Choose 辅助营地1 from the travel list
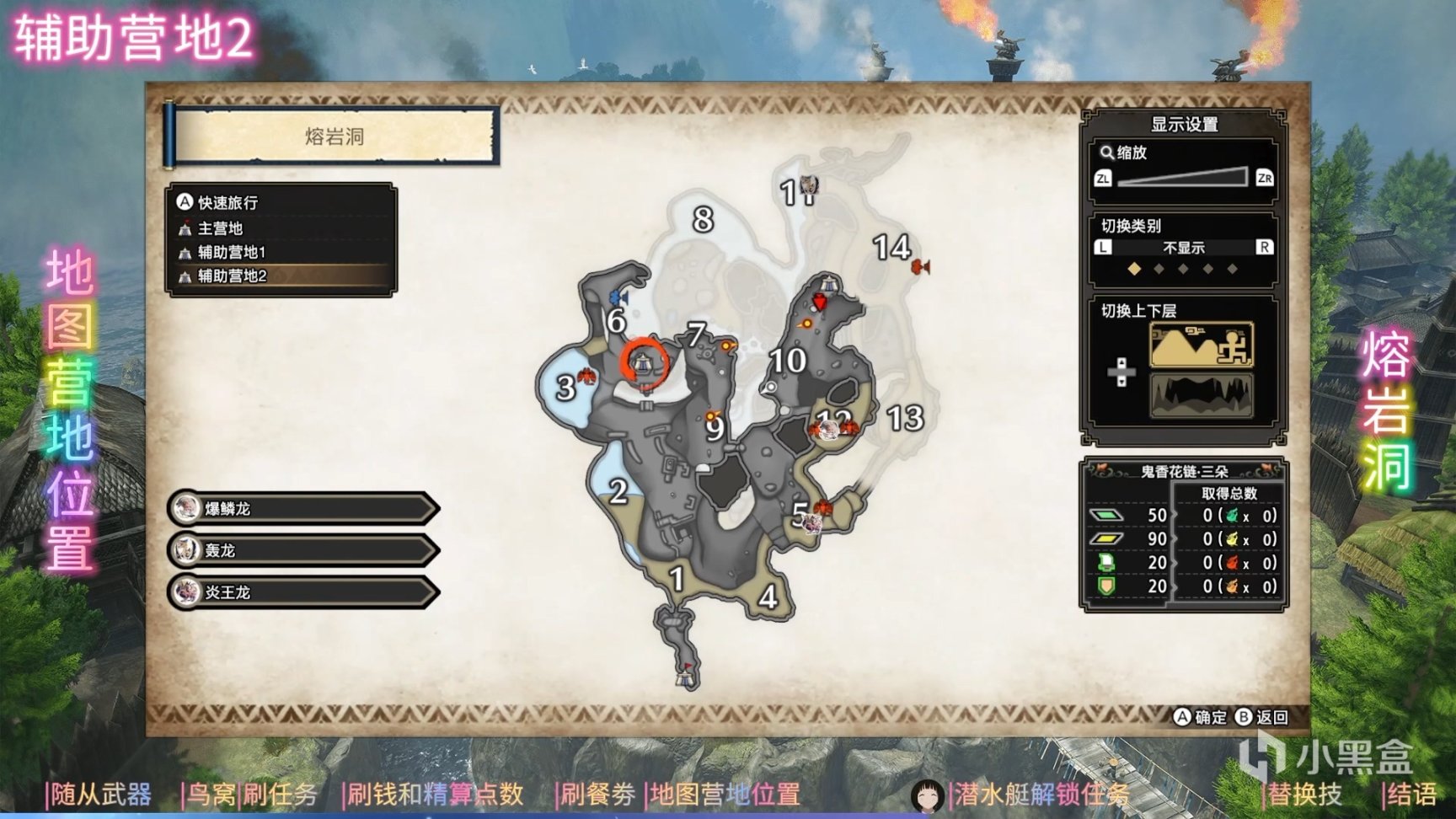Screen dimensions: 1456x819 tap(231, 252)
